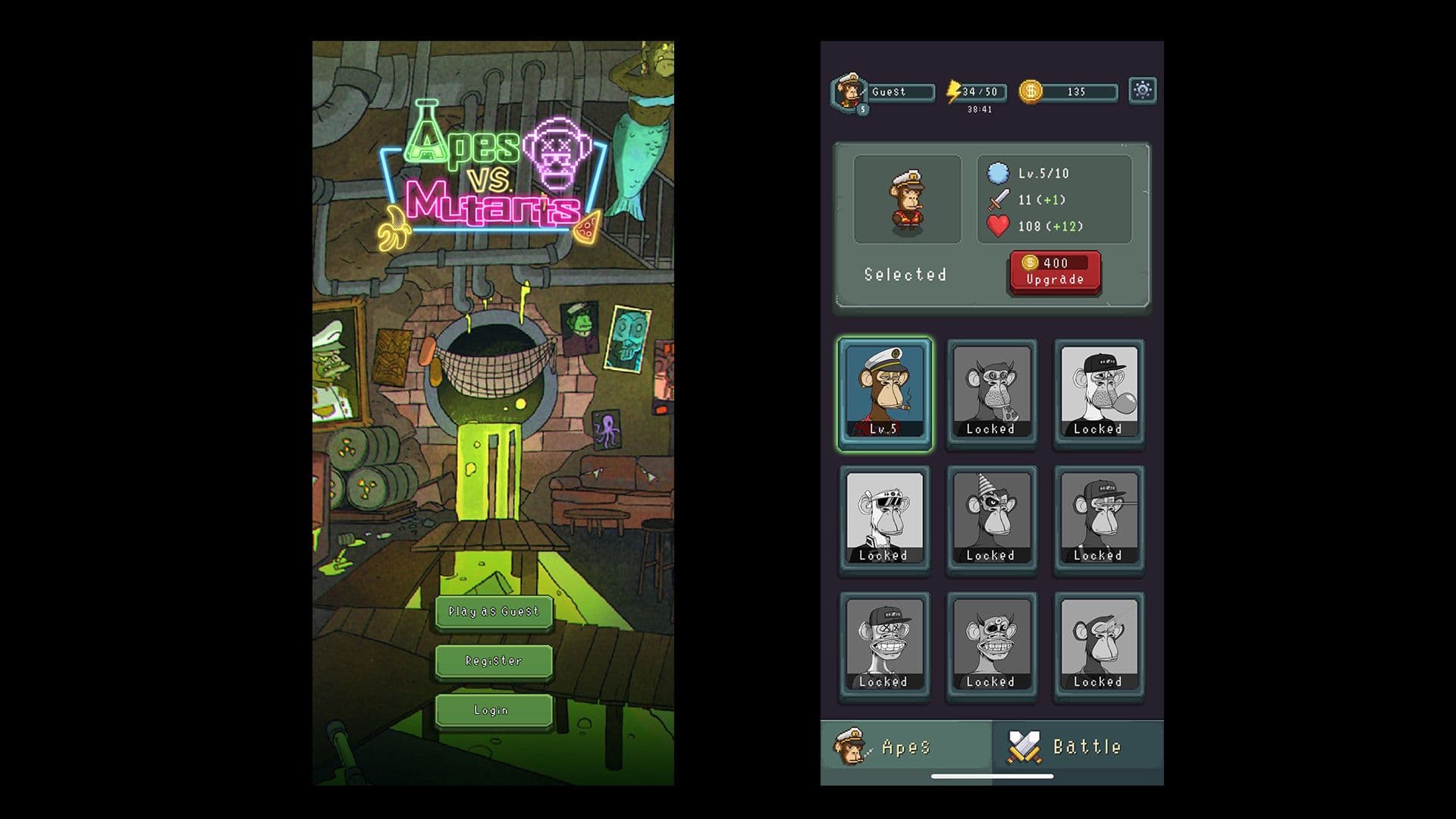1456x819 pixels.
Task: Open settings with the gear icon
Action: [x=1142, y=91]
